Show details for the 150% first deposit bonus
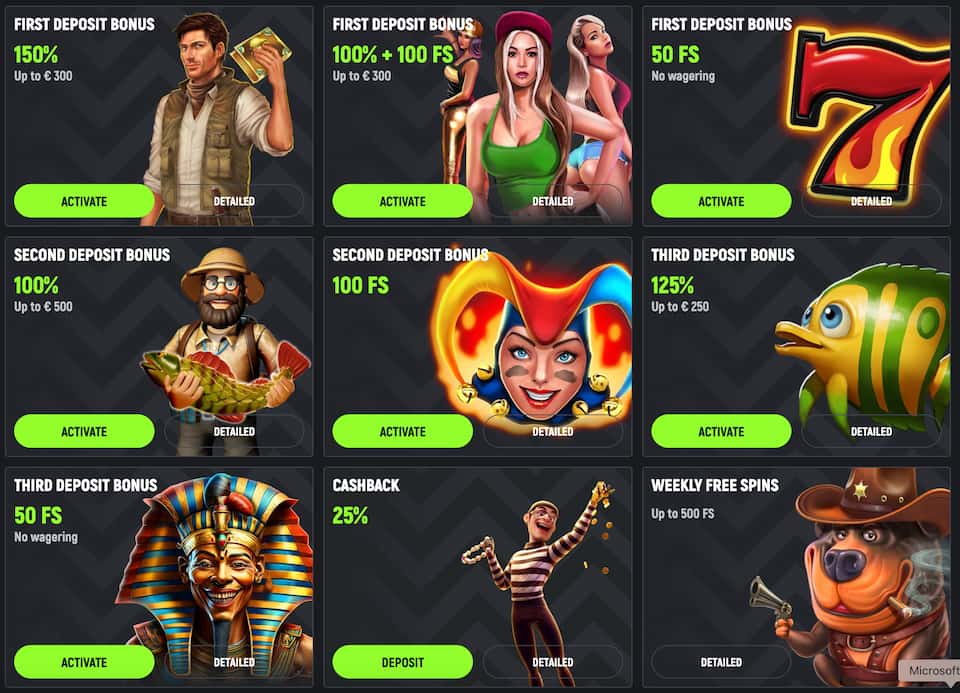This screenshot has height=693, width=960. (x=234, y=201)
